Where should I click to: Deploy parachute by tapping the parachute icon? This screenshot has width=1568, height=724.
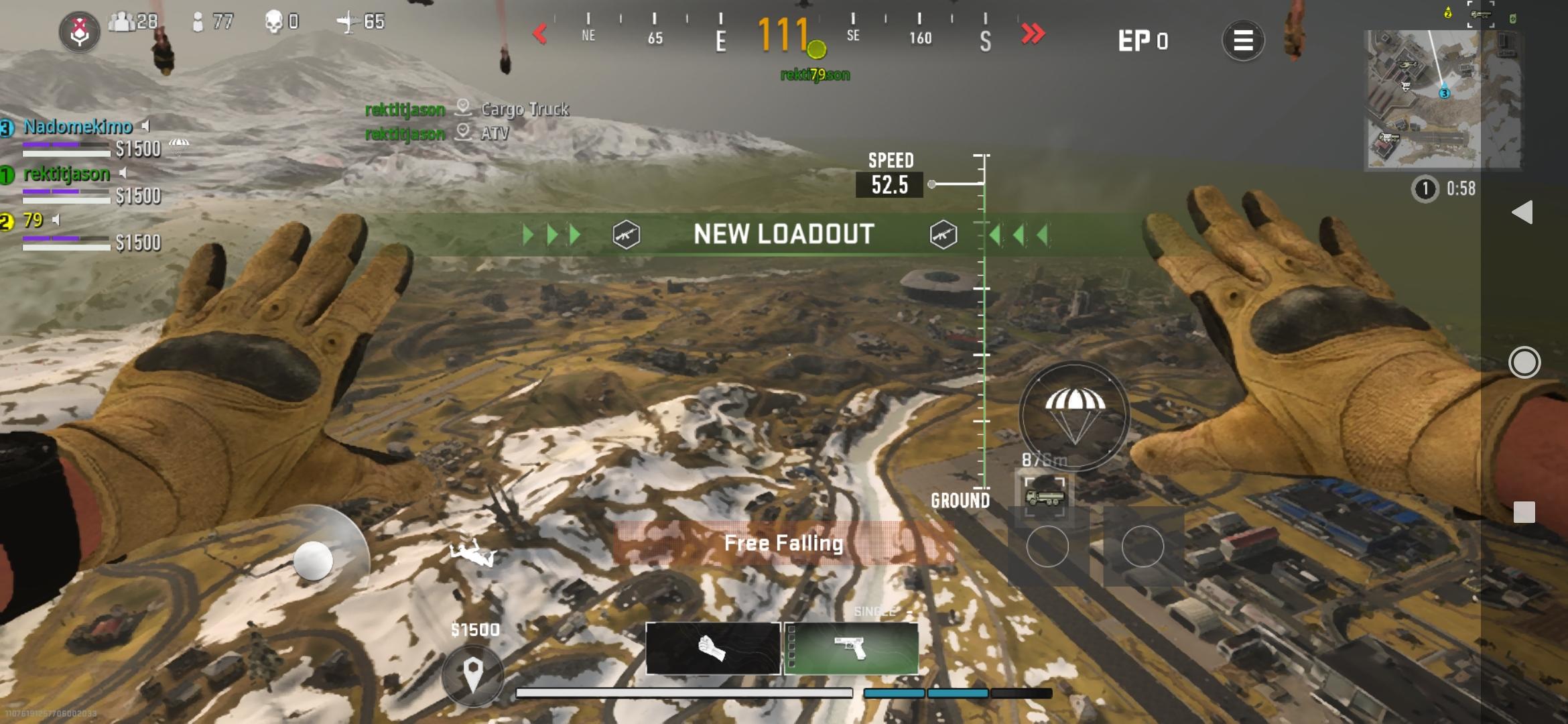tap(1073, 415)
